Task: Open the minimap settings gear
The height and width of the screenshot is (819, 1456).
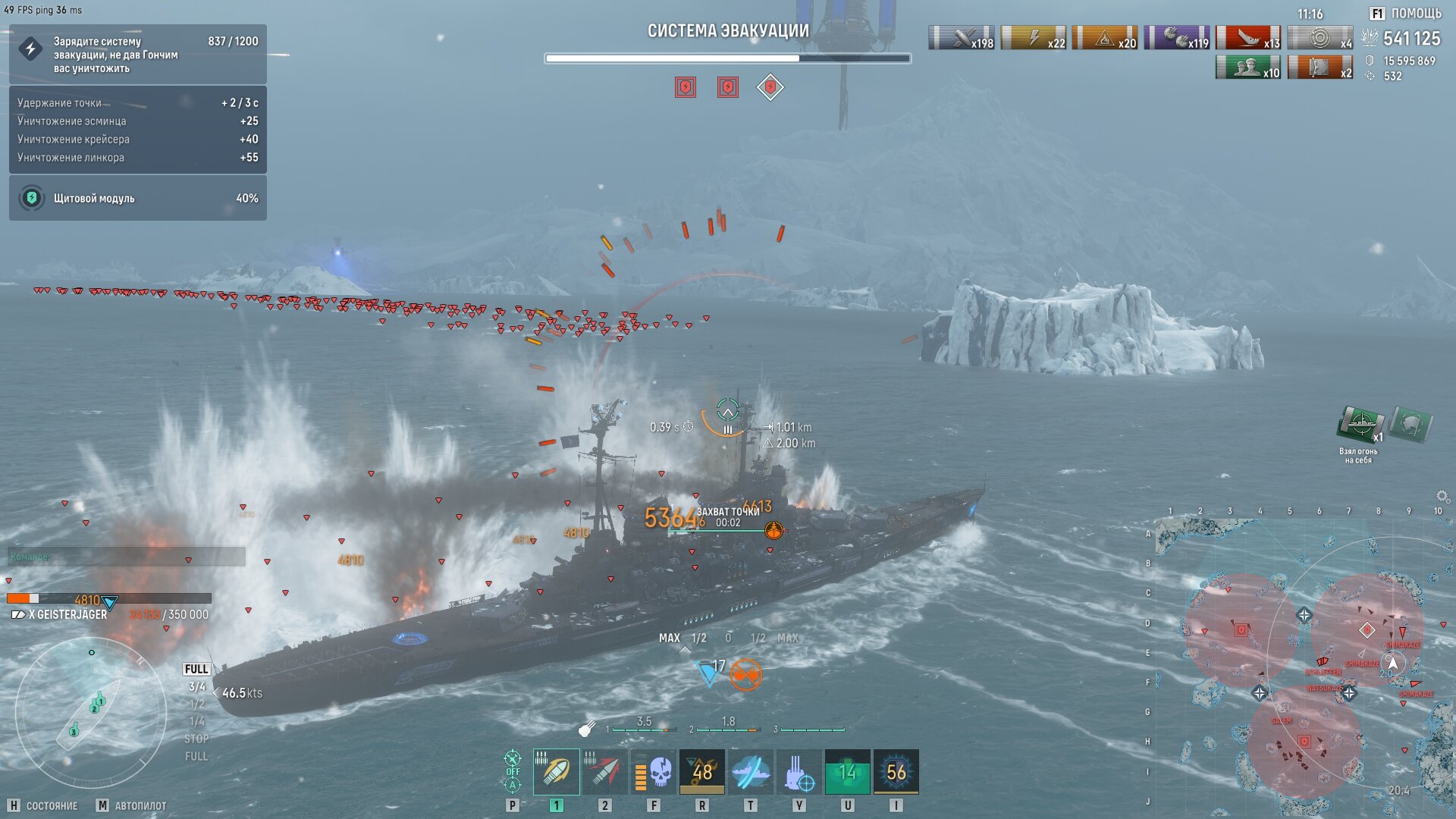Action: coord(1442,497)
